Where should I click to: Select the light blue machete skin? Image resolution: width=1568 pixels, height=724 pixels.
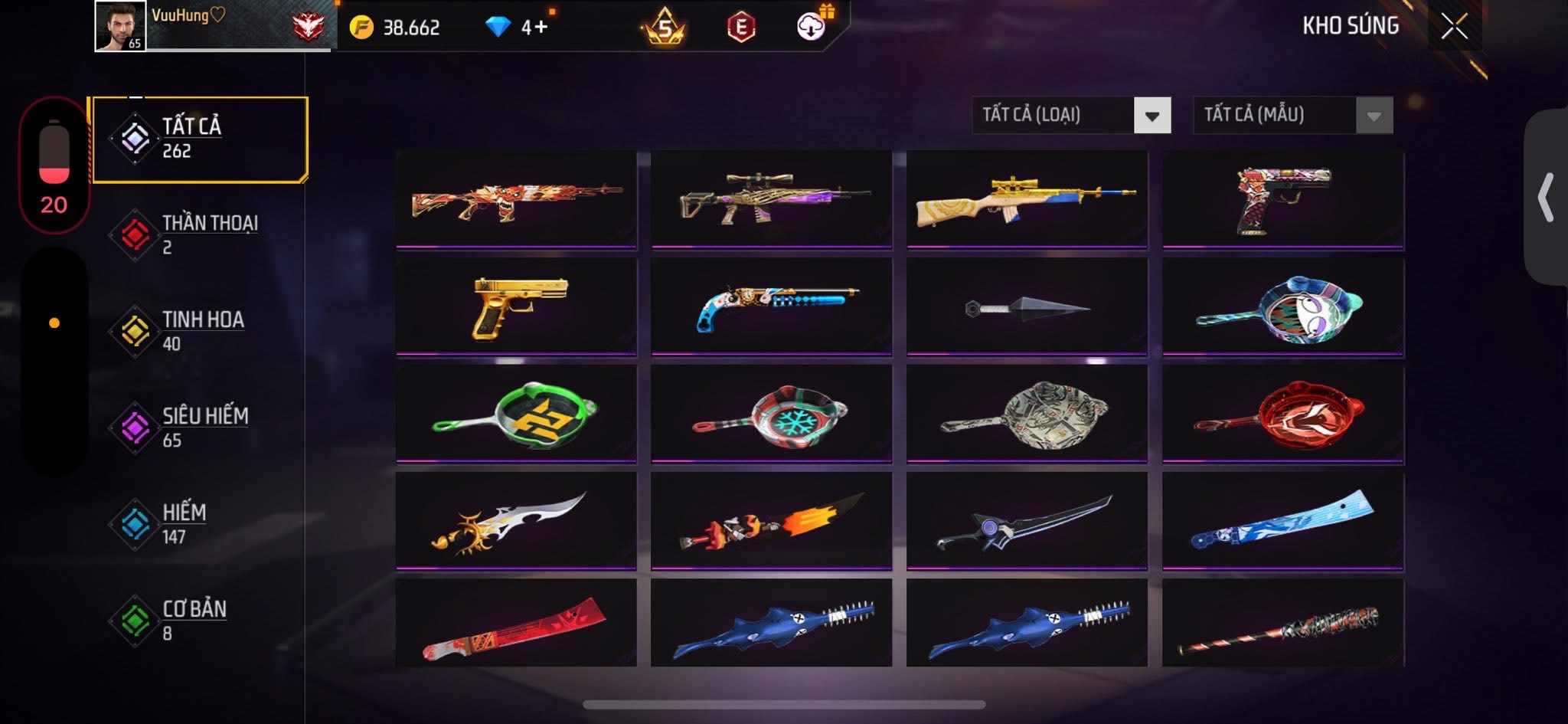point(1282,521)
